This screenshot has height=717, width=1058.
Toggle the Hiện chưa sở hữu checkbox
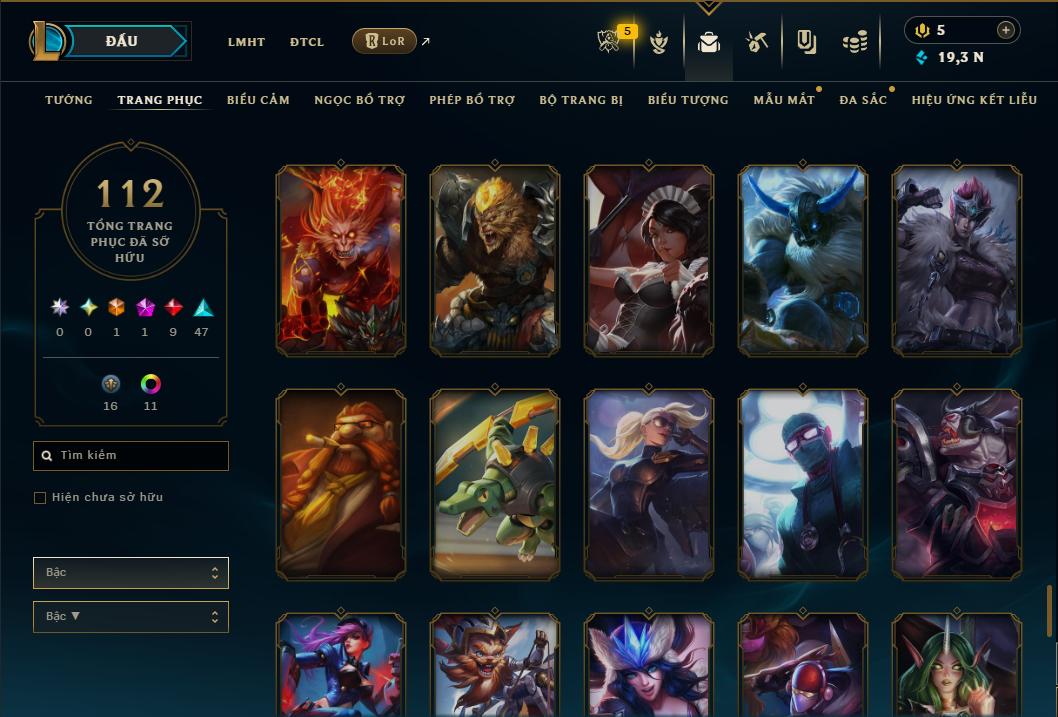click(40, 498)
